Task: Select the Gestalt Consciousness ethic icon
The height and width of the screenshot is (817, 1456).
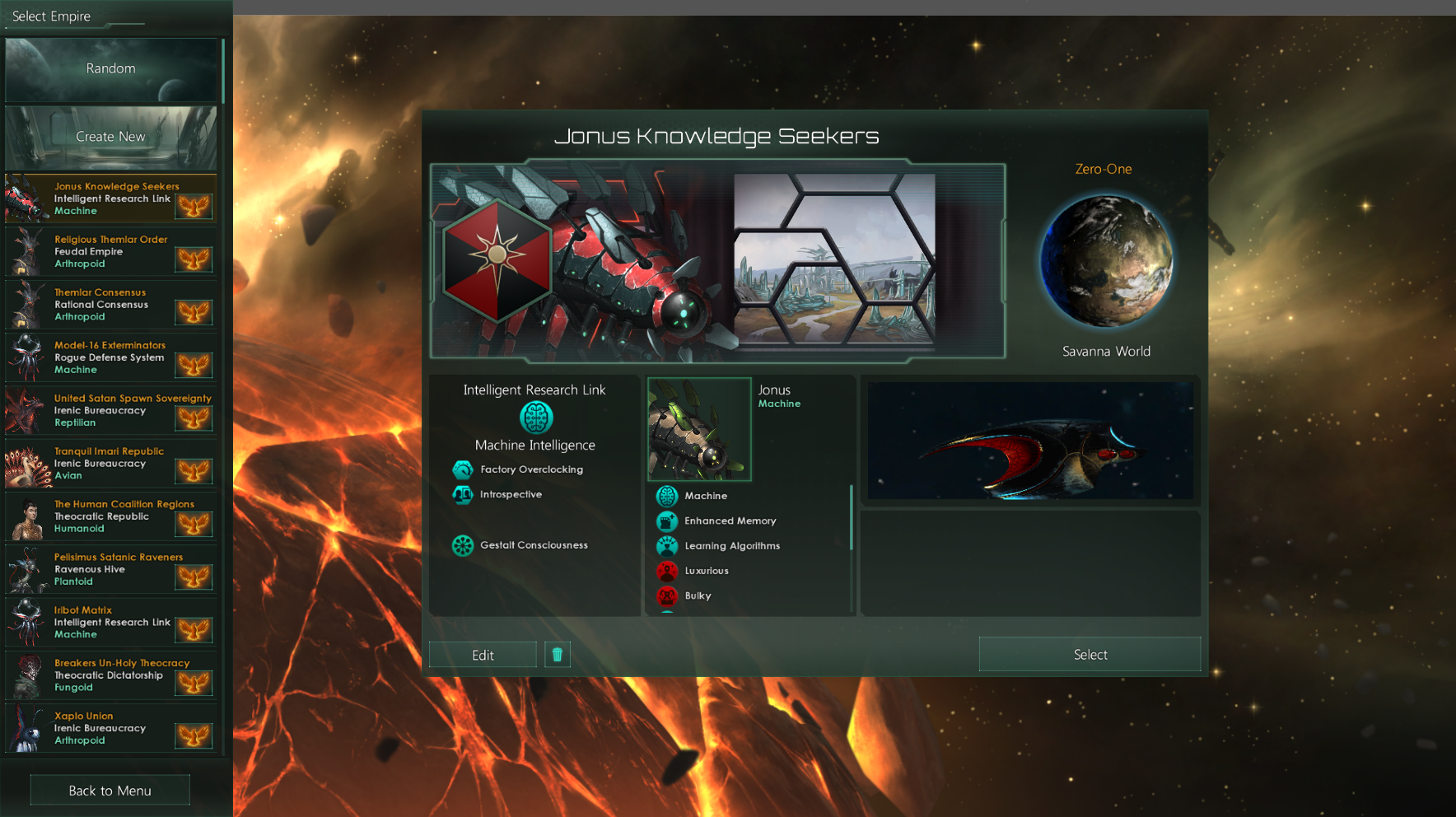Action: pyautogui.click(x=462, y=544)
